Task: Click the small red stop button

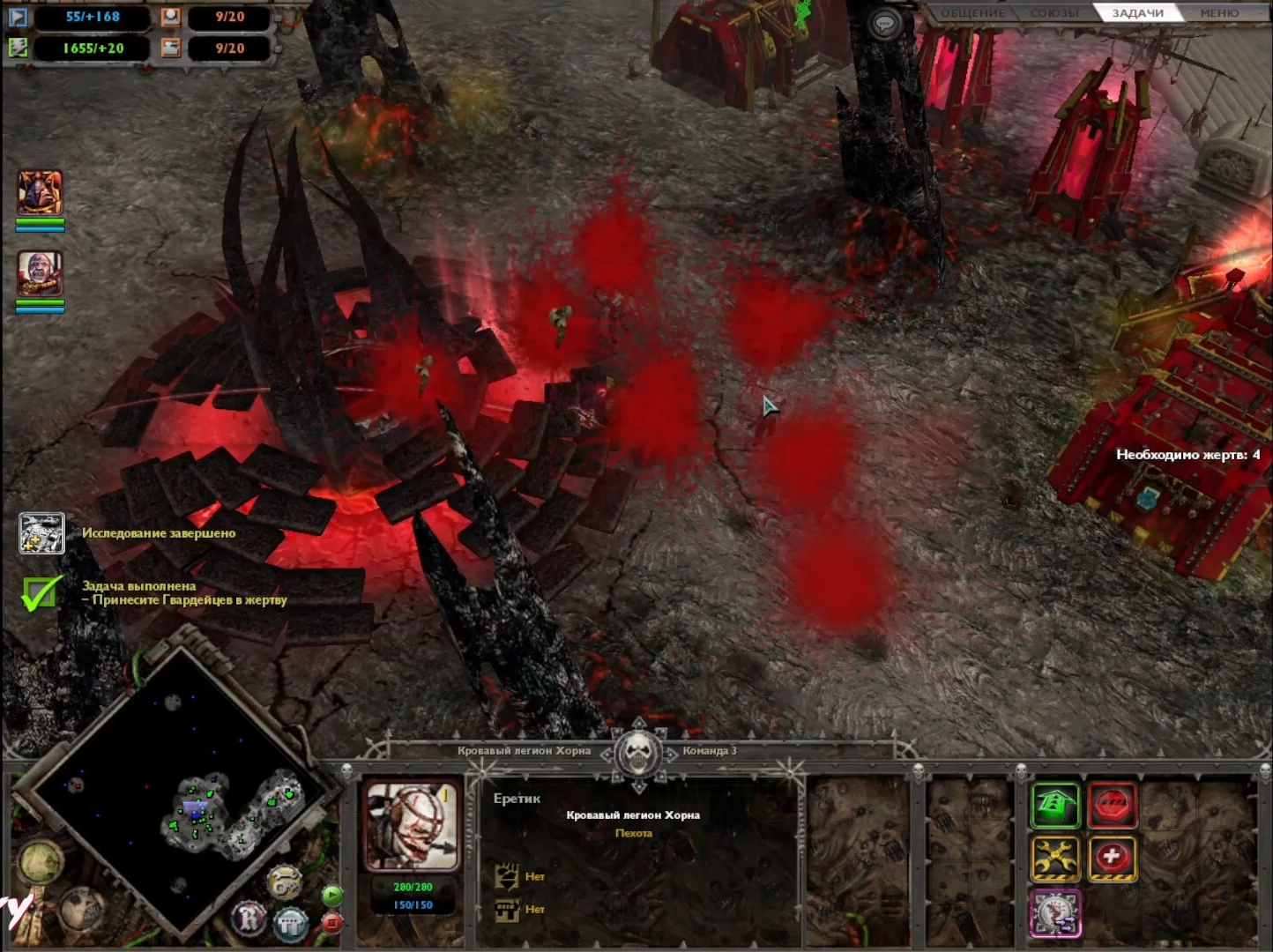Action: point(332,923)
